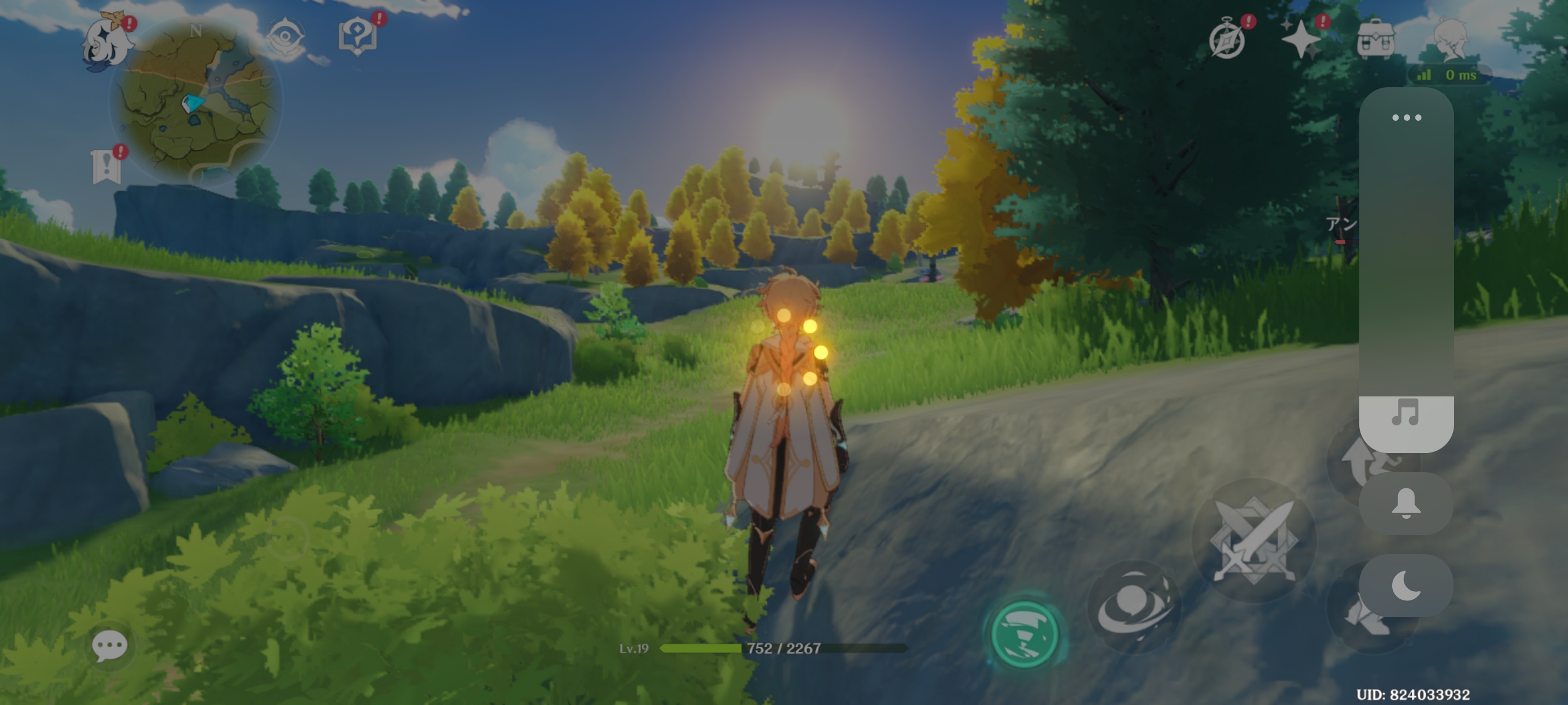Activate the elemental sight eye icon
The height and width of the screenshot is (705, 1568).
285,39
